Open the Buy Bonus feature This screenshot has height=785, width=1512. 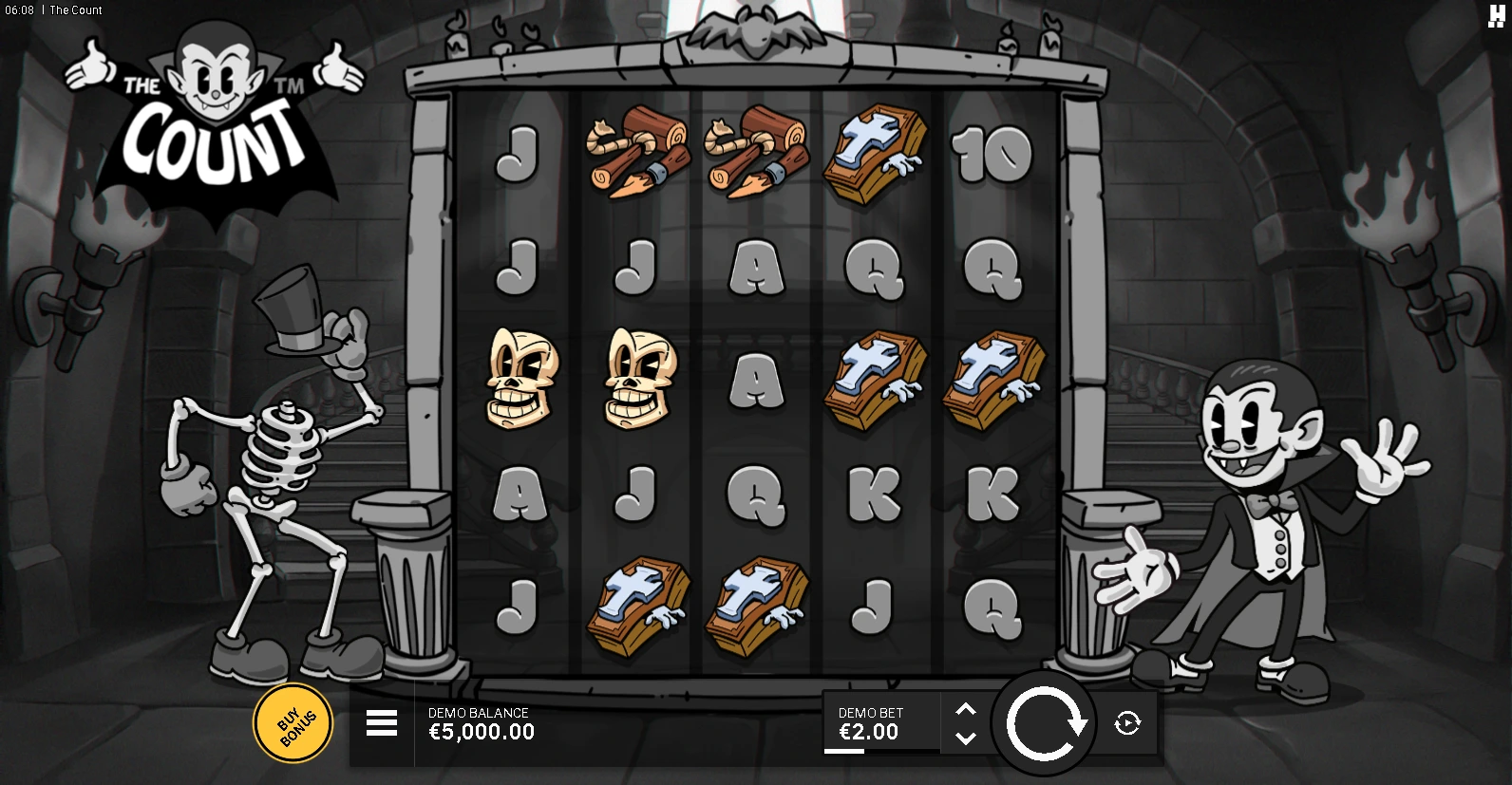[293, 723]
